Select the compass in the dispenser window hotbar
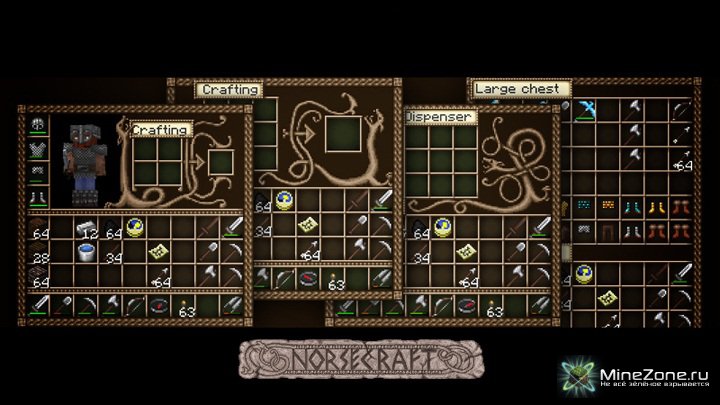The height and width of the screenshot is (405, 720). pyautogui.click(x=465, y=303)
